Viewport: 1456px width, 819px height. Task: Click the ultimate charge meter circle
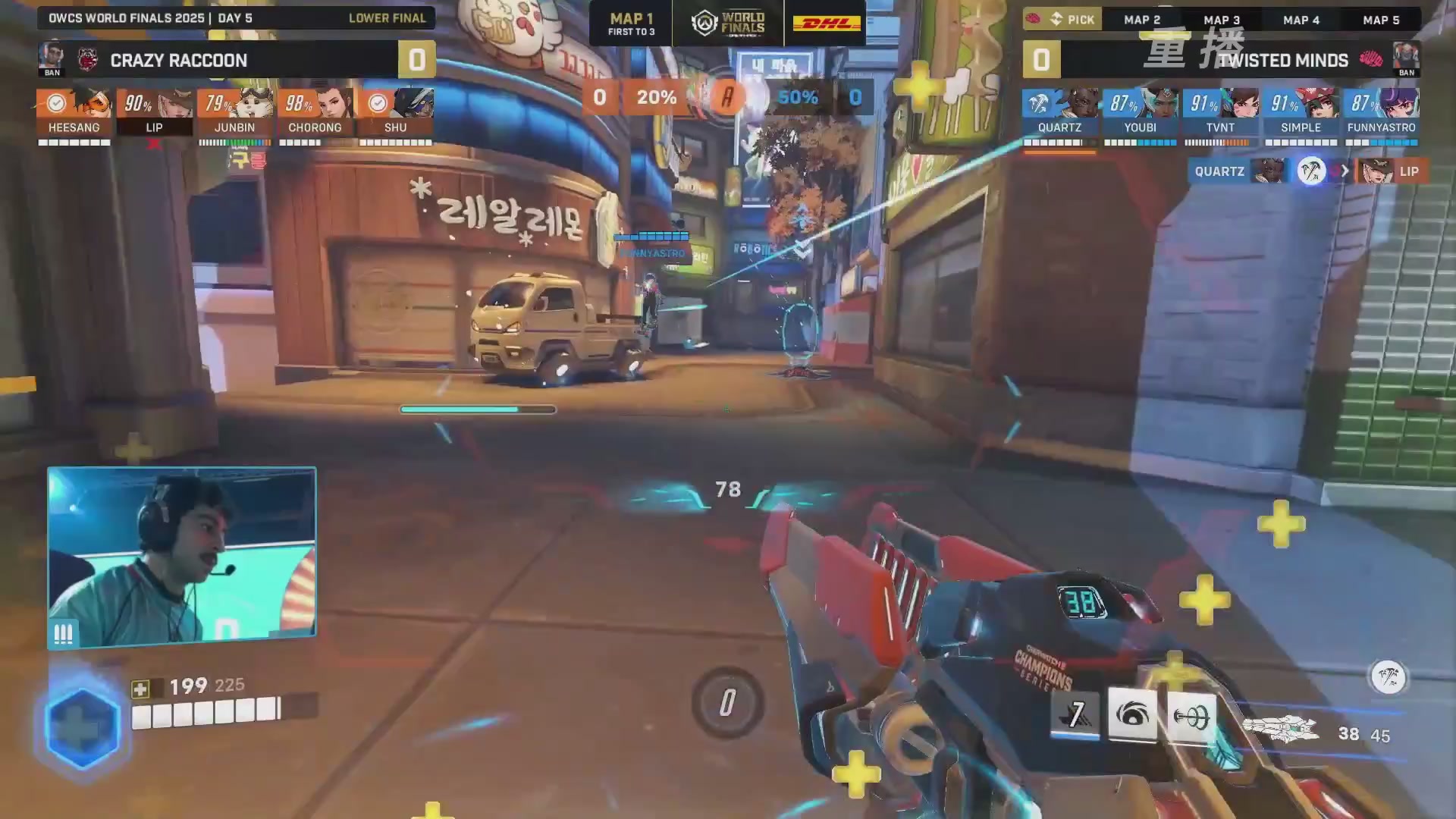tap(727, 703)
